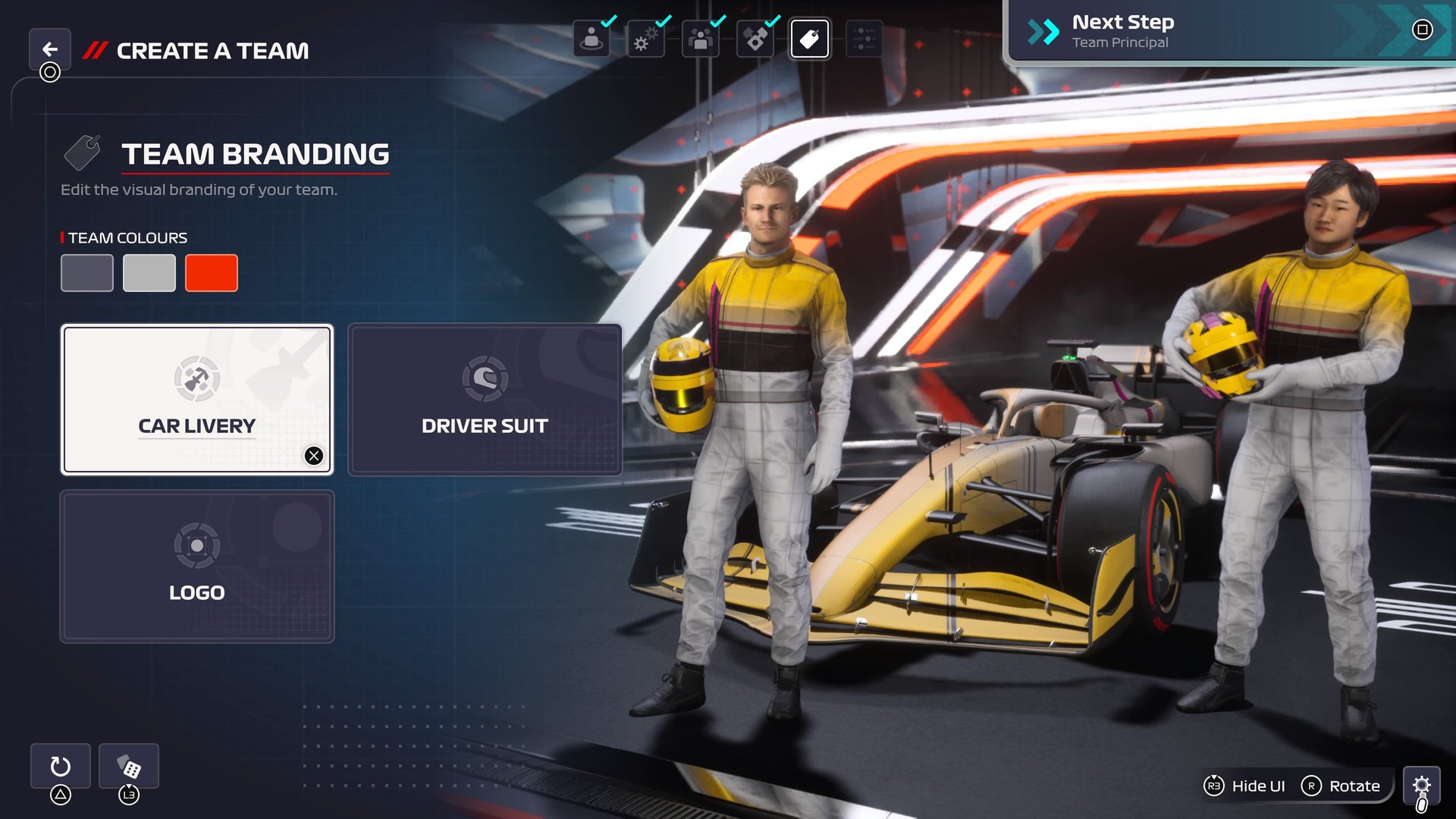
Task: Select the engine parts icon in the step sequence
Action: [755, 40]
